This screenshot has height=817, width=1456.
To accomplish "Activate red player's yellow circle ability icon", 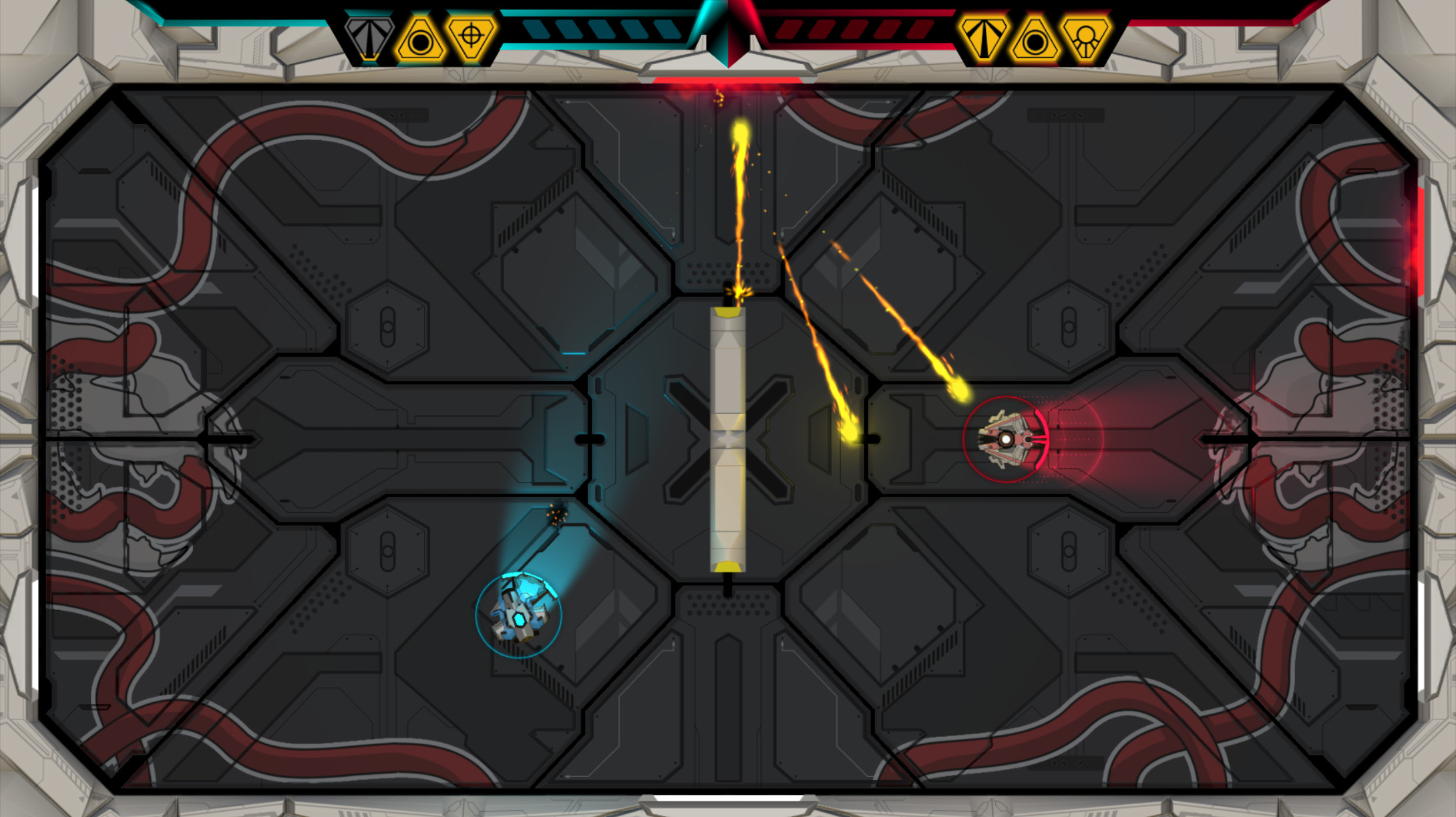I will tap(1035, 40).
